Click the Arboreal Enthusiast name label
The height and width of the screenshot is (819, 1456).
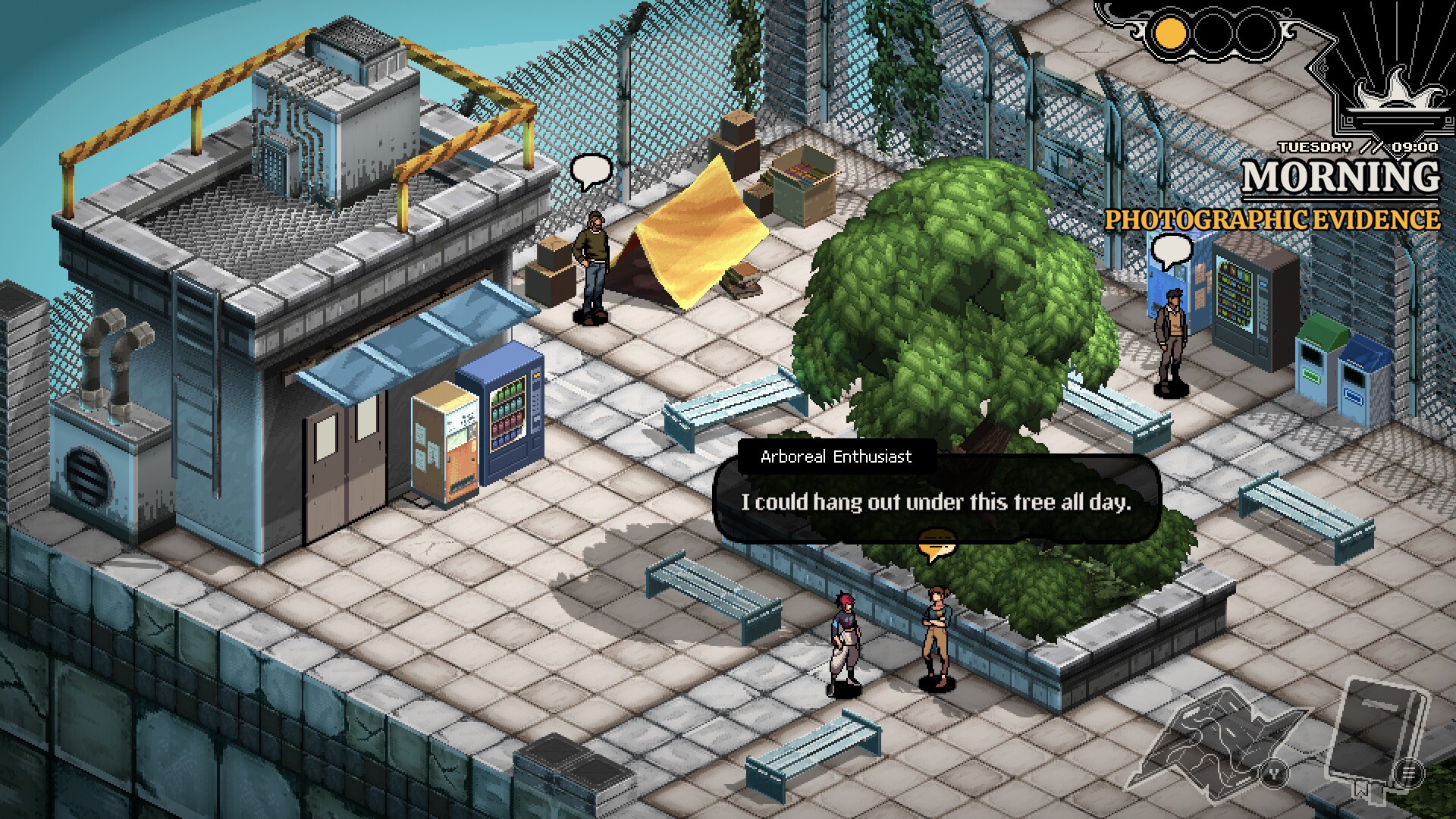click(836, 457)
